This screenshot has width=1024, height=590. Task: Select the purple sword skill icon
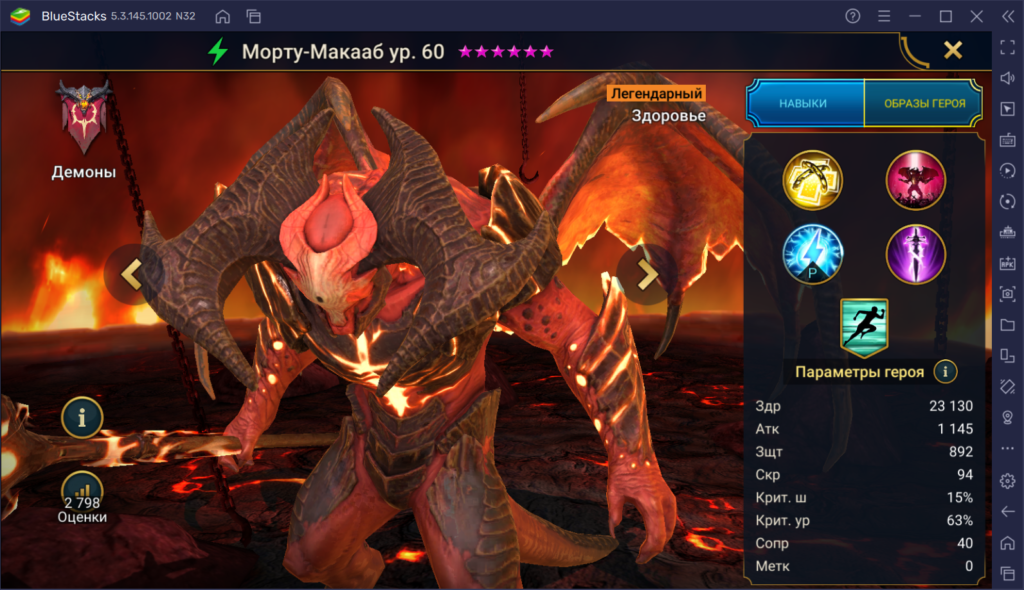(915, 253)
